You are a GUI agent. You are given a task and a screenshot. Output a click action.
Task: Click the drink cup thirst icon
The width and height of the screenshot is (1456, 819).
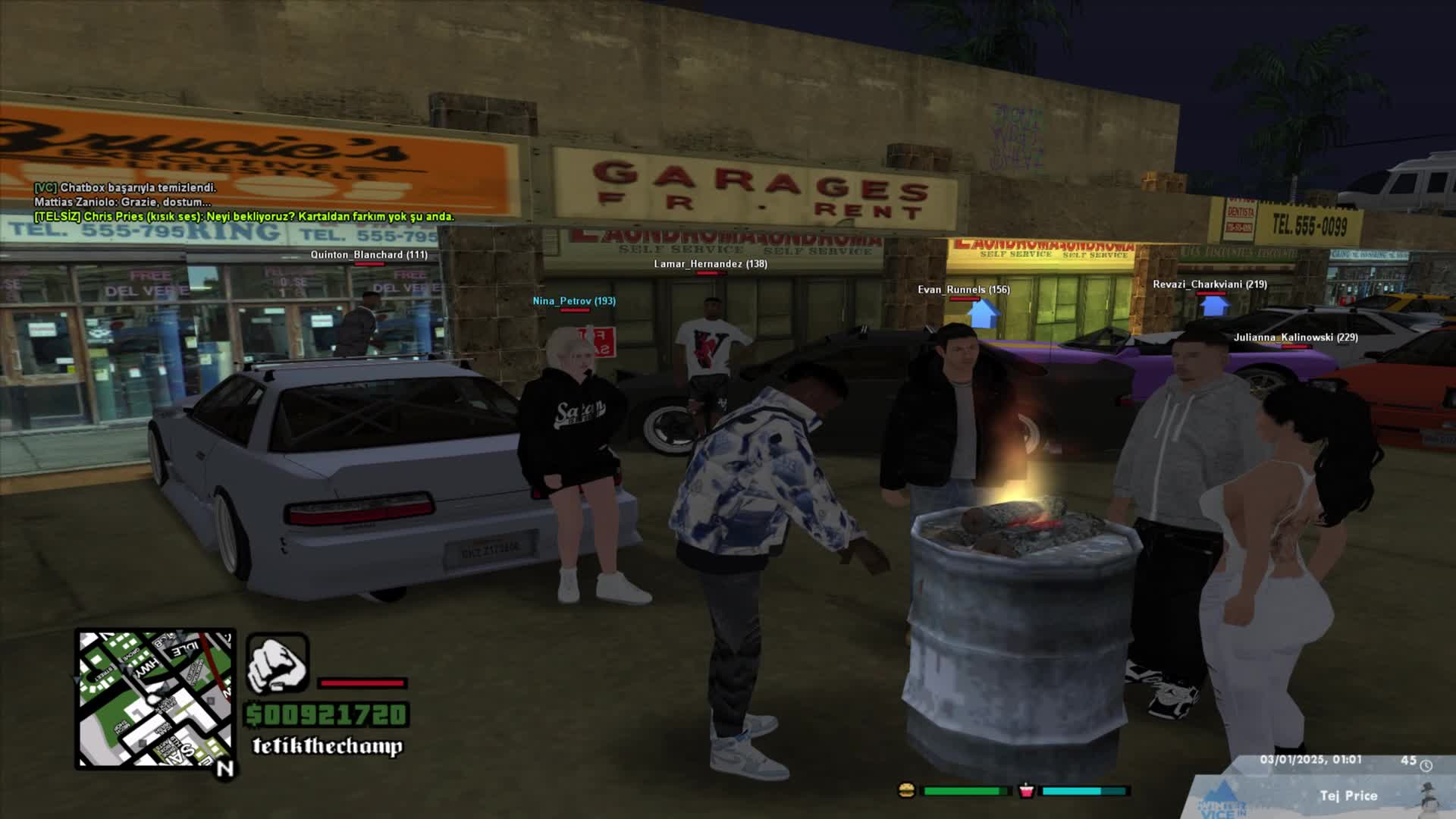tap(1026, 790)
